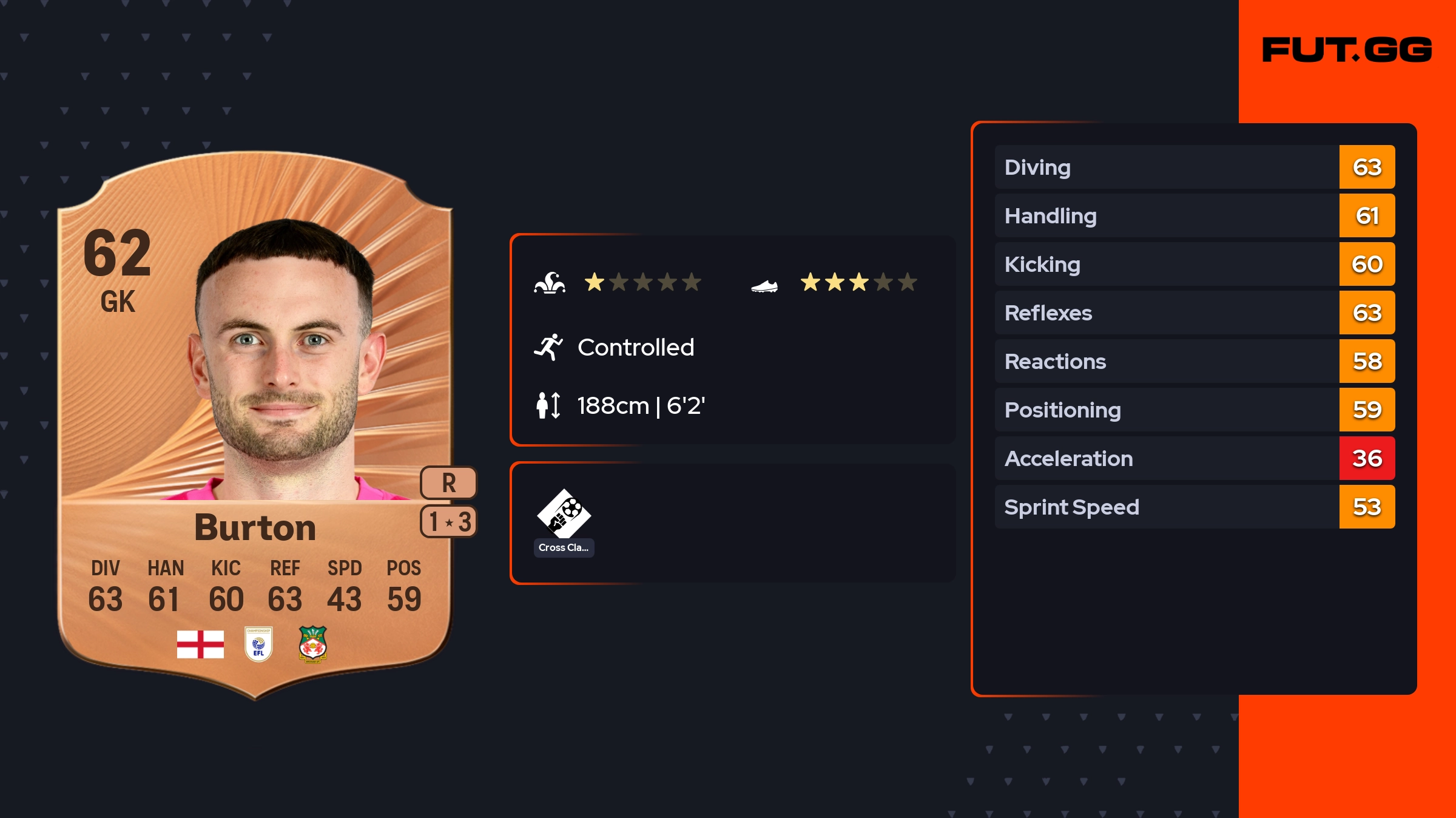The image size is (1456, 818).
Task: Select the Burton goalkeeper player card
Action: (x=255, y=425)
